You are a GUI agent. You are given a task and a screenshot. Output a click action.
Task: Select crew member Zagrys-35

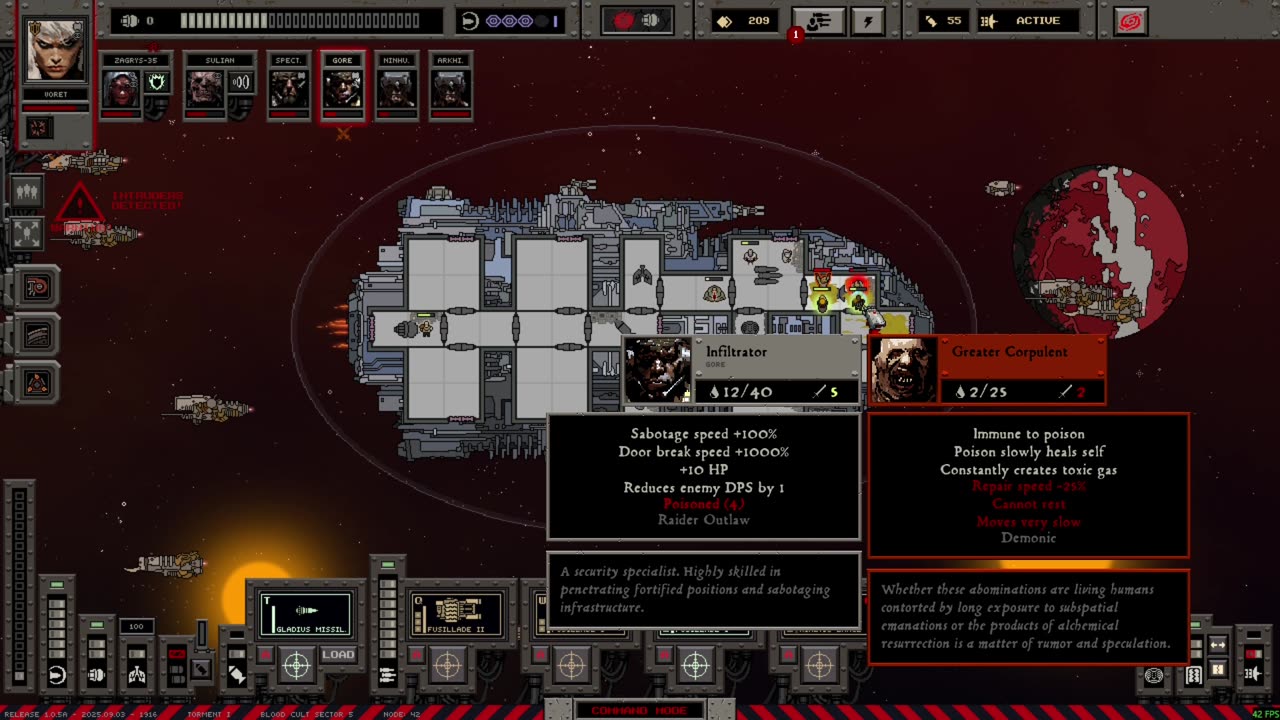click(x=122, y=89)
